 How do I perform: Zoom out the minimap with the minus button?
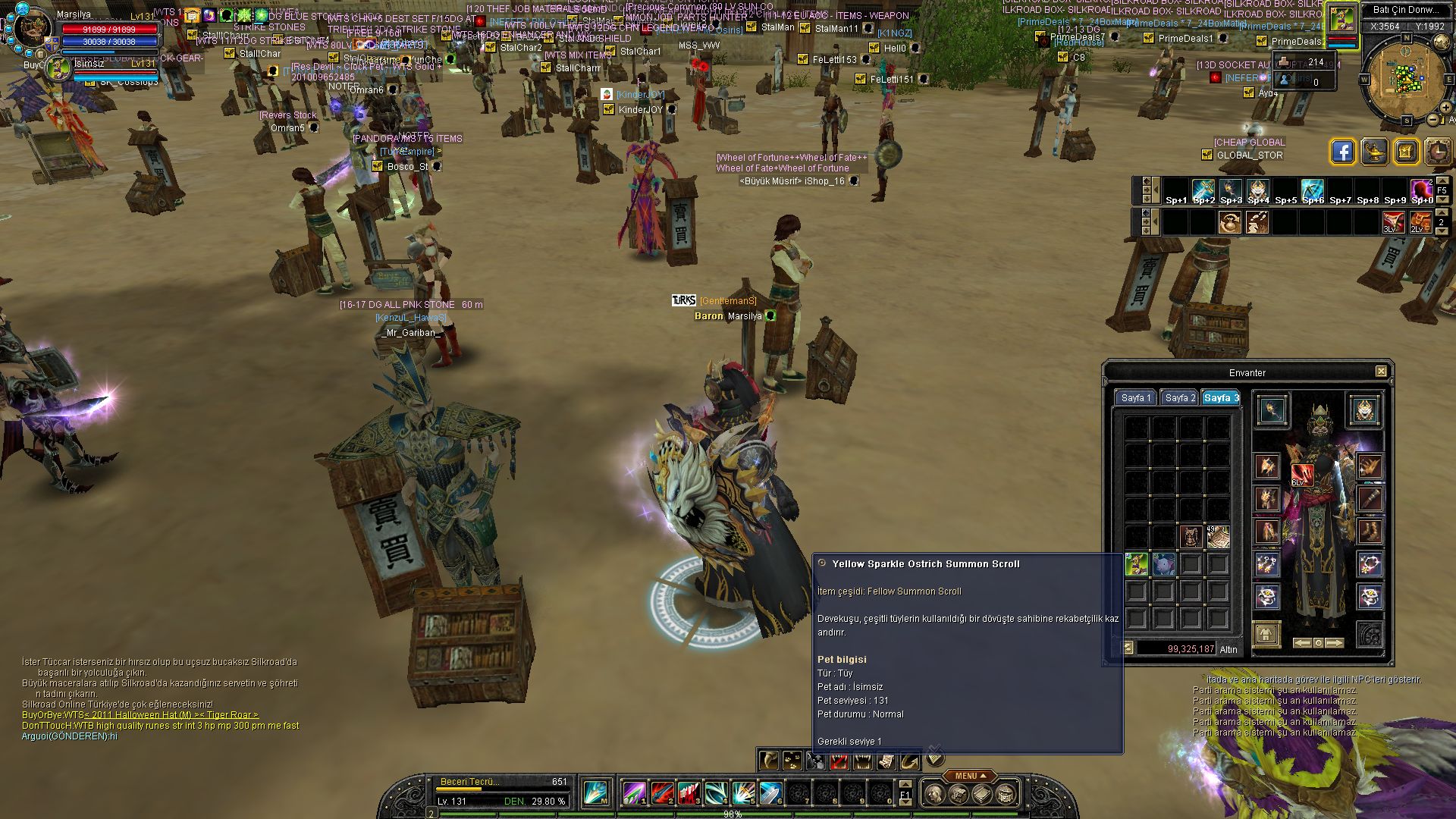coord(1432,120)
